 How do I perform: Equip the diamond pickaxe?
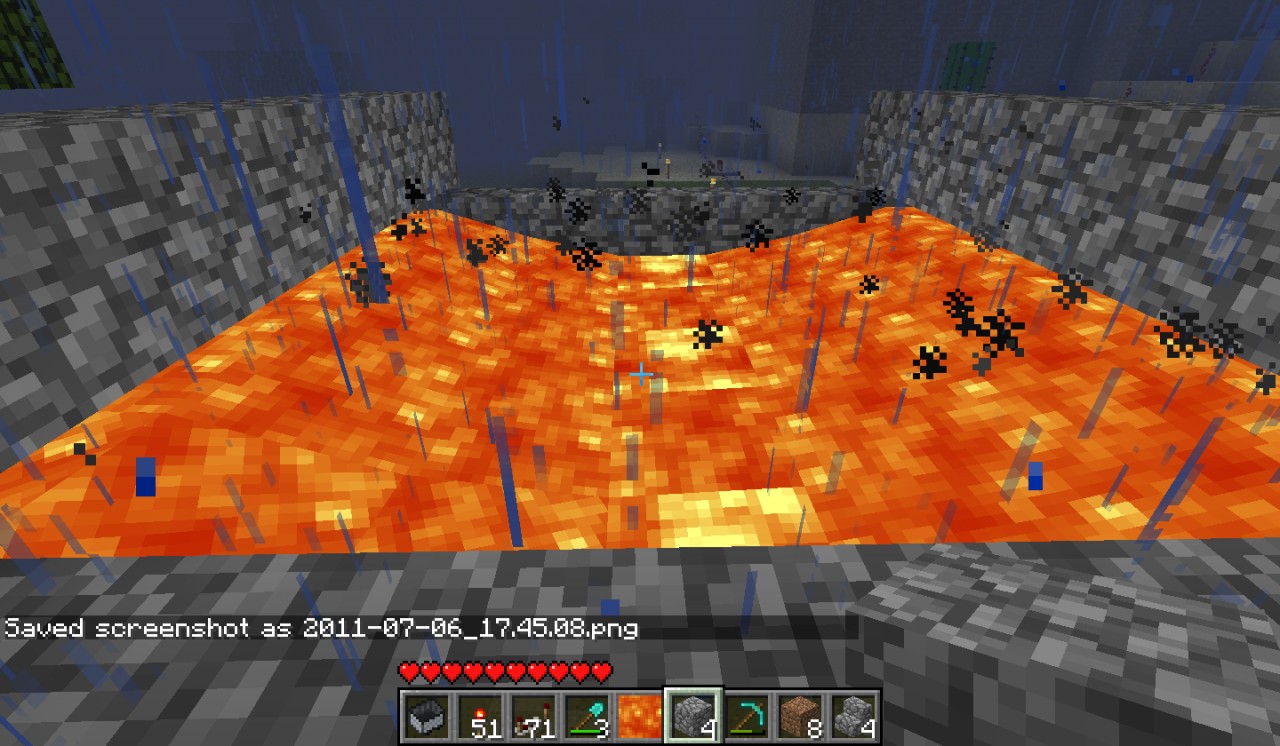coord(747,716)
